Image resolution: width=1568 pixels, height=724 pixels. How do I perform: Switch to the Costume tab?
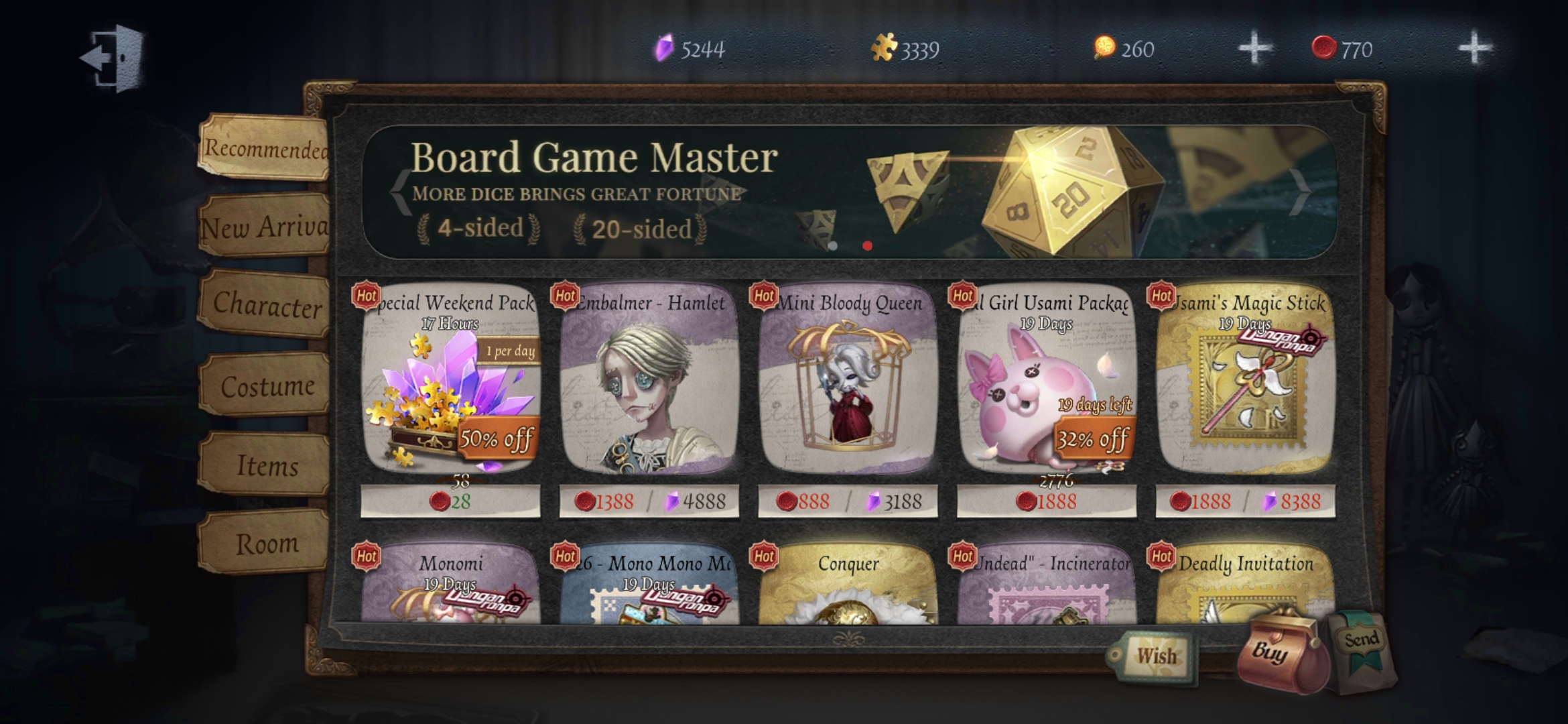click(267, 387)
